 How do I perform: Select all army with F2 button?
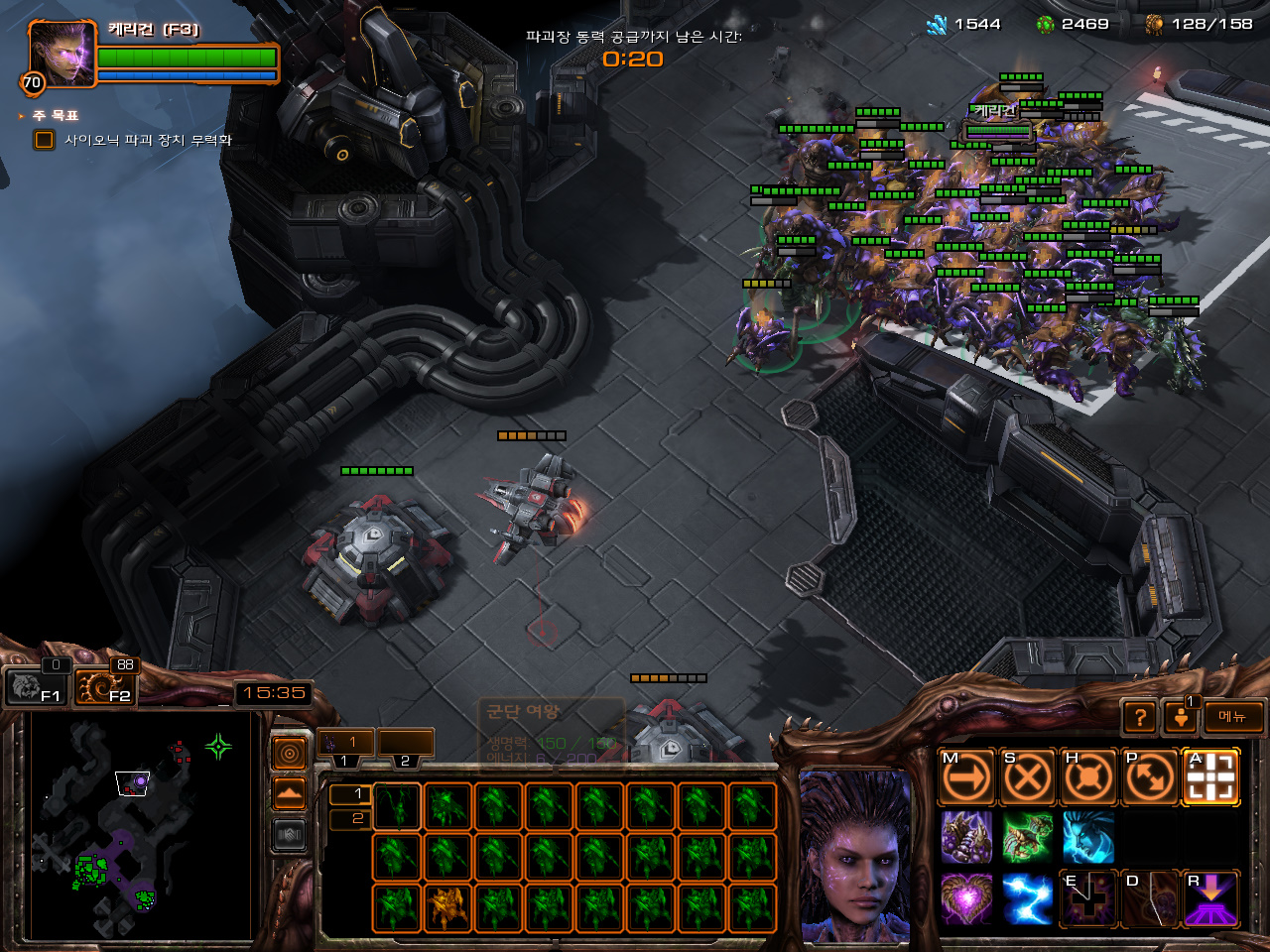point(105,686)
